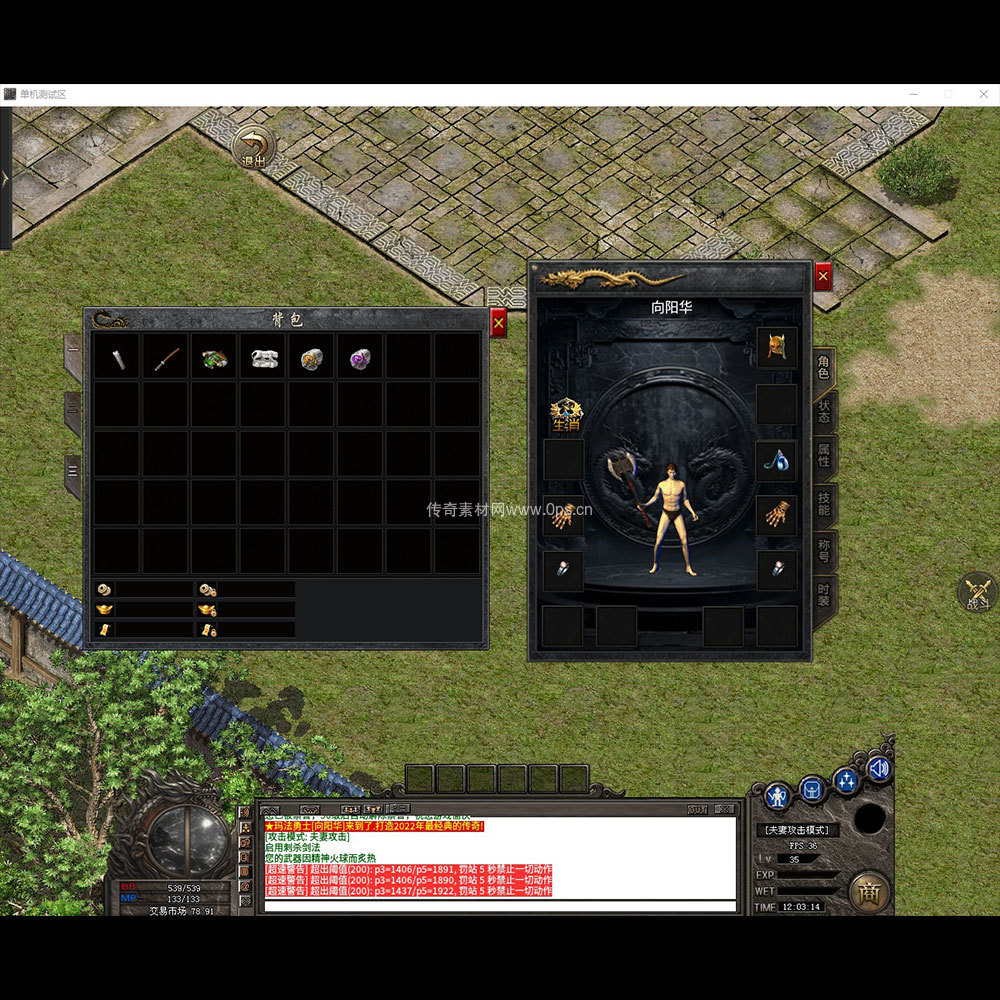Show the 技能 skills tab
This screenshot has width=1000, height=1000.
click(823, 503)
